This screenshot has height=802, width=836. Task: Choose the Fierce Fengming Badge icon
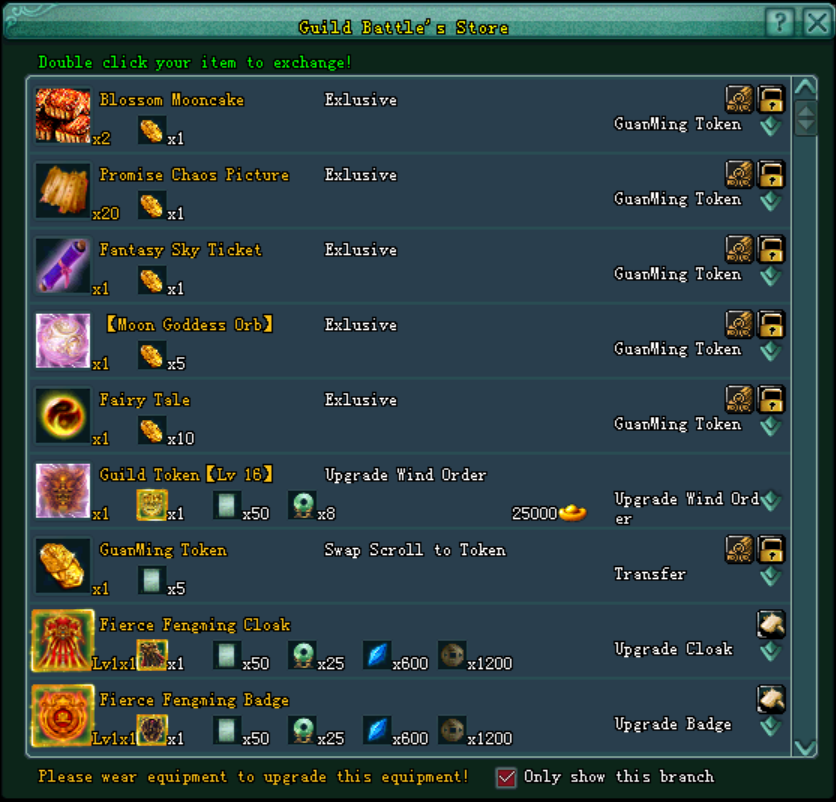tap(63, 715)
